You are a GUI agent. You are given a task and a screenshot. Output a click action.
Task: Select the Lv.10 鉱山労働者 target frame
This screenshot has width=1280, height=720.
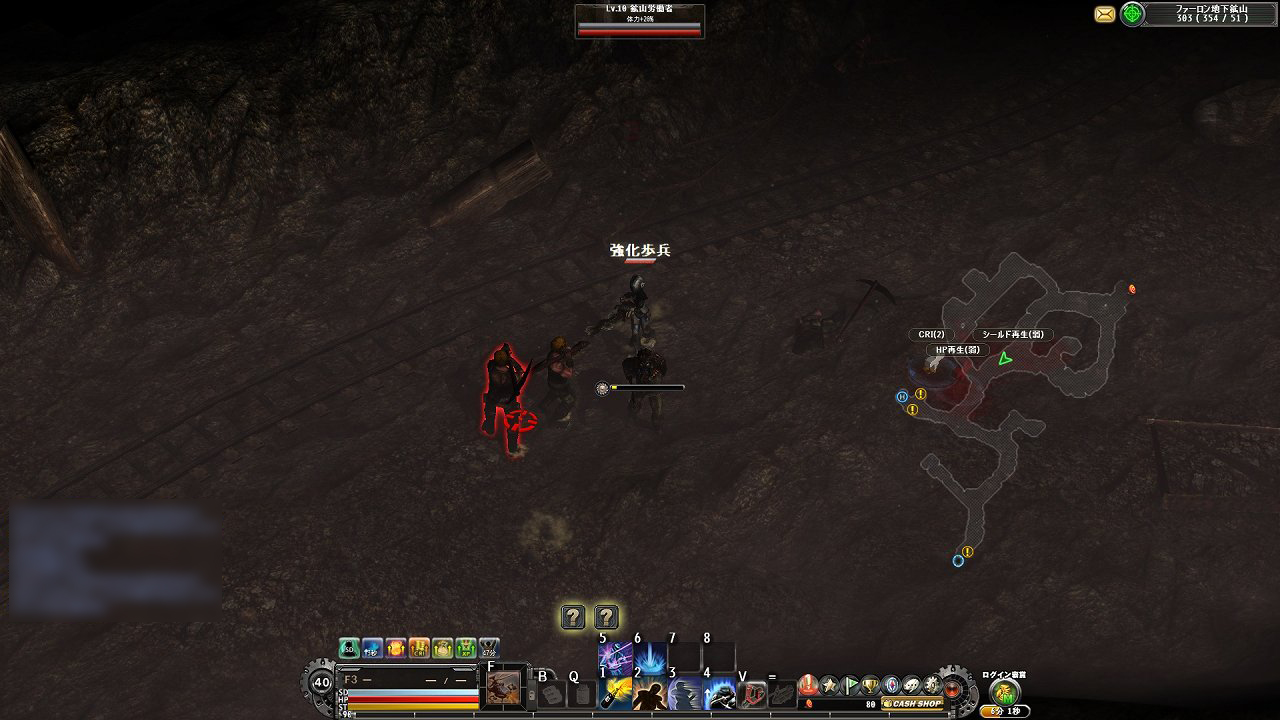pyautogui.click(x=641, y=18)
